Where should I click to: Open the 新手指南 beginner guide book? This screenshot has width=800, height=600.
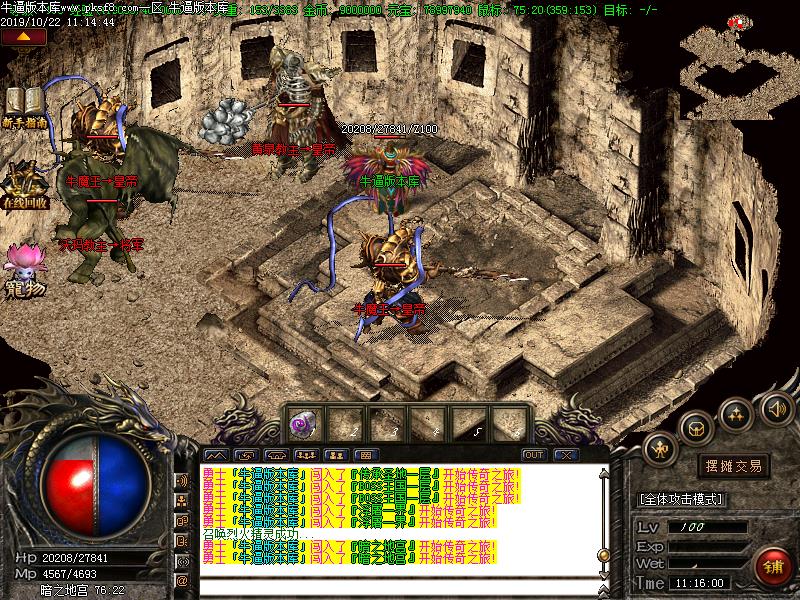pos(25,105)
